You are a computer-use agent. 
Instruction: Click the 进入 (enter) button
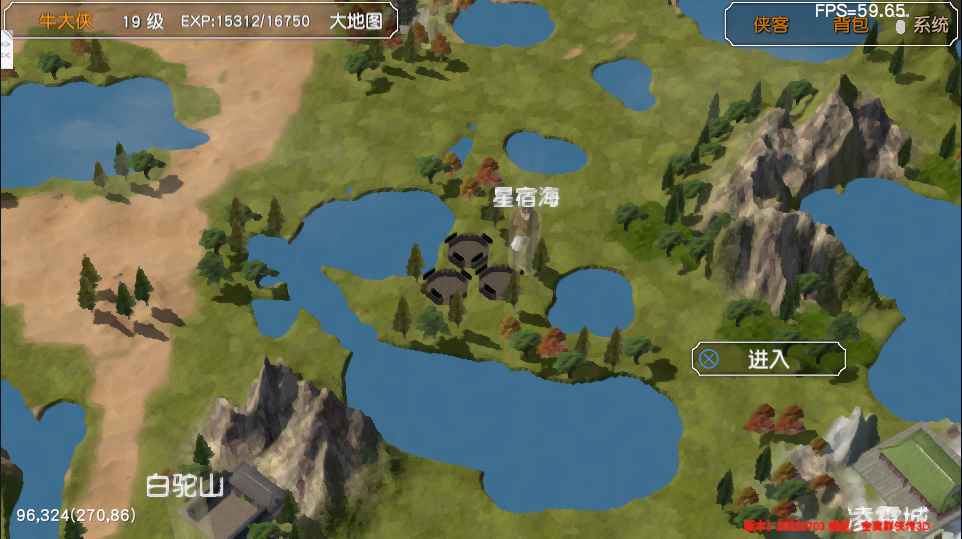(x=768, y=359)
